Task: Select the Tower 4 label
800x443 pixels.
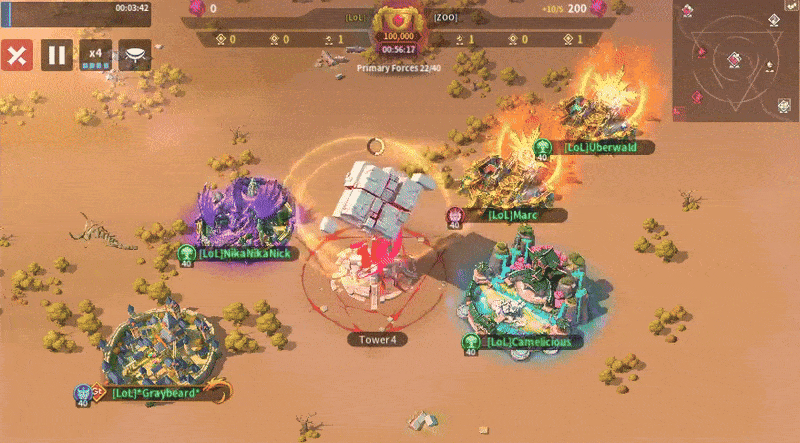Action: click(379, 340)
